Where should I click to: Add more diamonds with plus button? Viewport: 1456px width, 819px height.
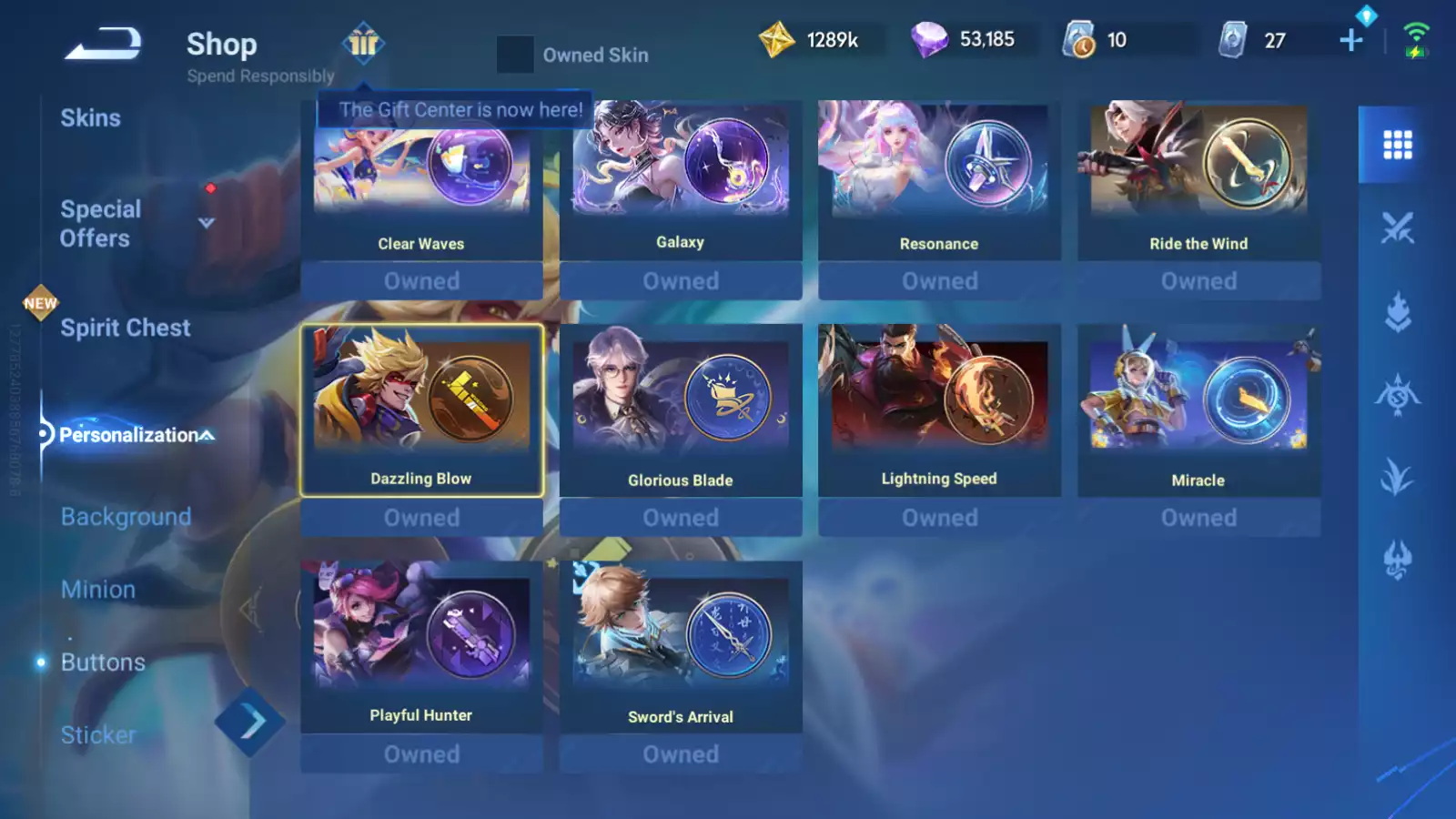pos(1351,40)
